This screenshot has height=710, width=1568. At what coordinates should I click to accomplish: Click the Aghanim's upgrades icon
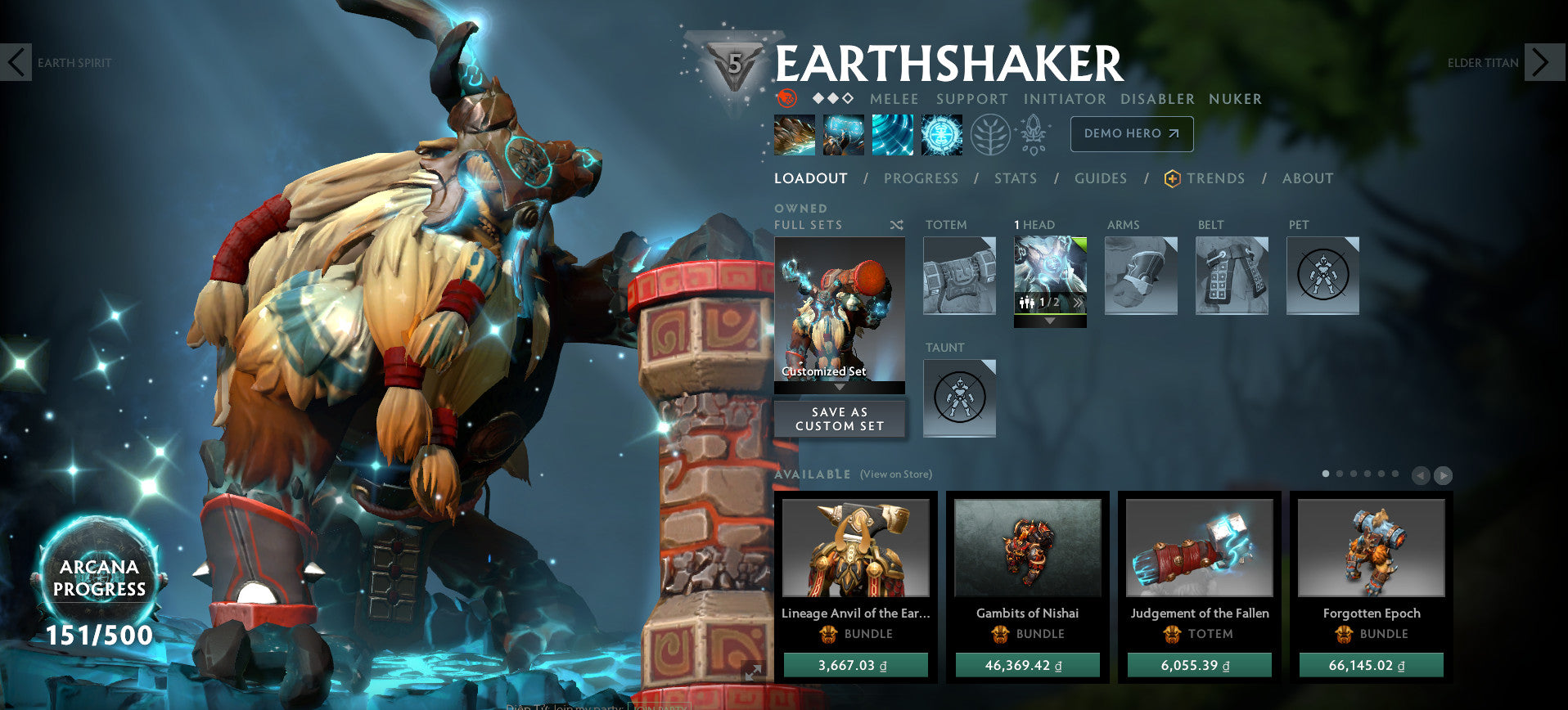coord(1033,134)
